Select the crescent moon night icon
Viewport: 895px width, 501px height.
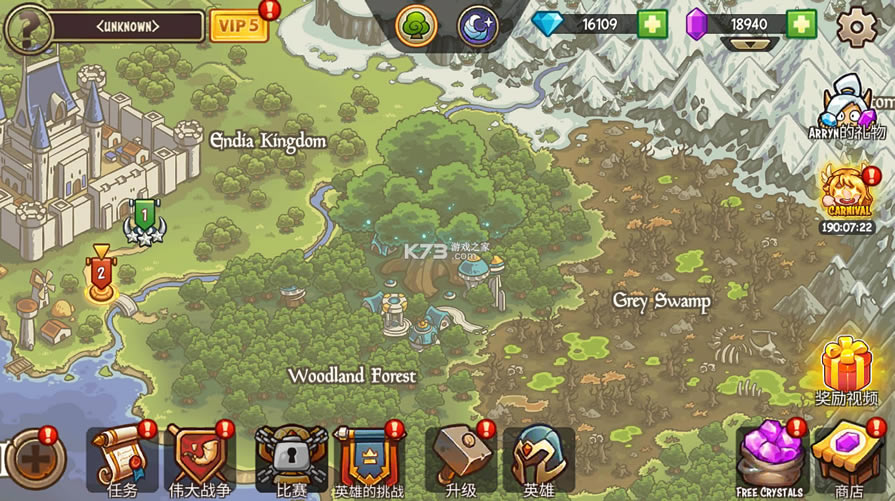click(478, 25)
